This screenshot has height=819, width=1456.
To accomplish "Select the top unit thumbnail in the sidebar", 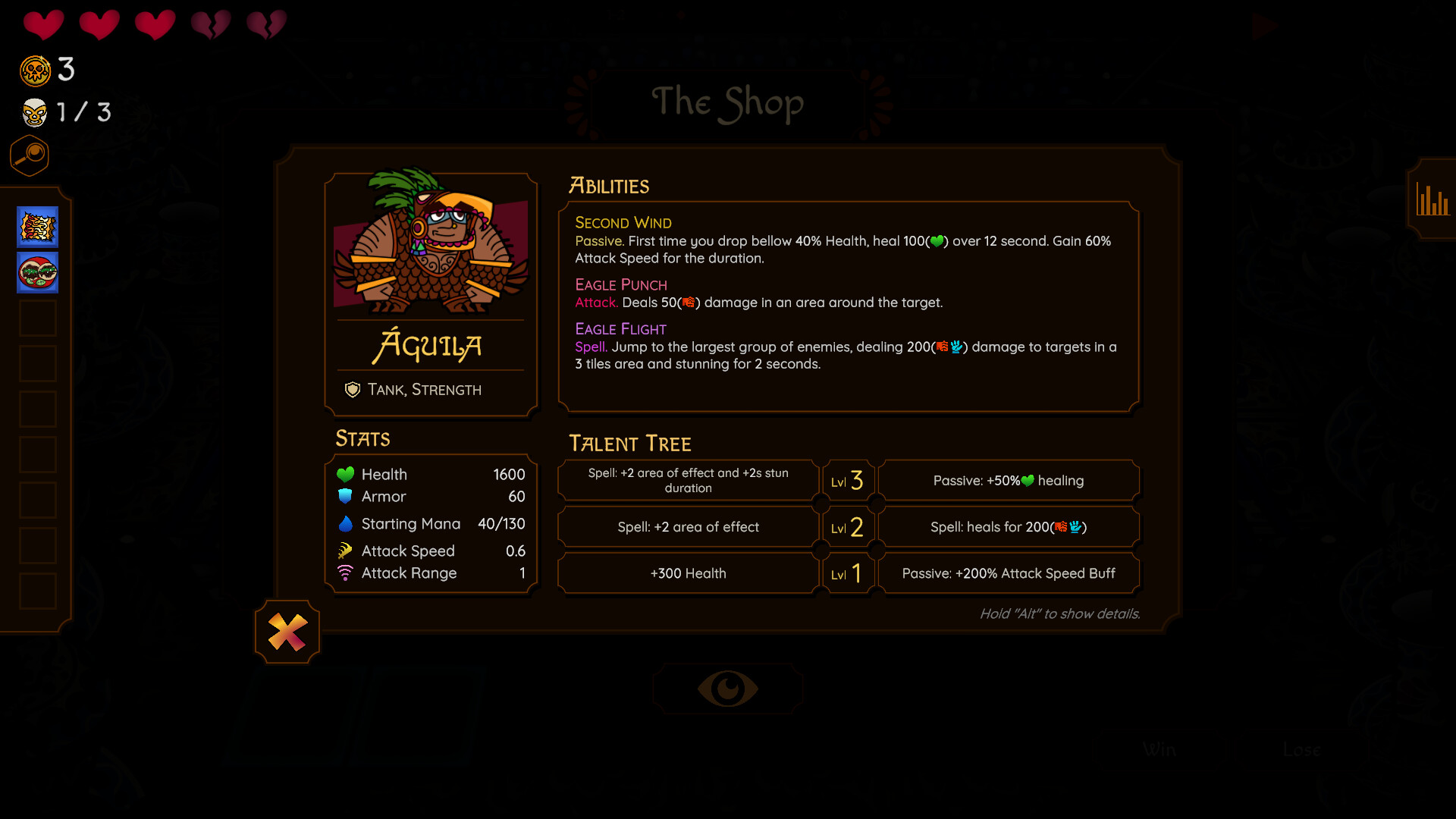I will click(x=36, y=226).
